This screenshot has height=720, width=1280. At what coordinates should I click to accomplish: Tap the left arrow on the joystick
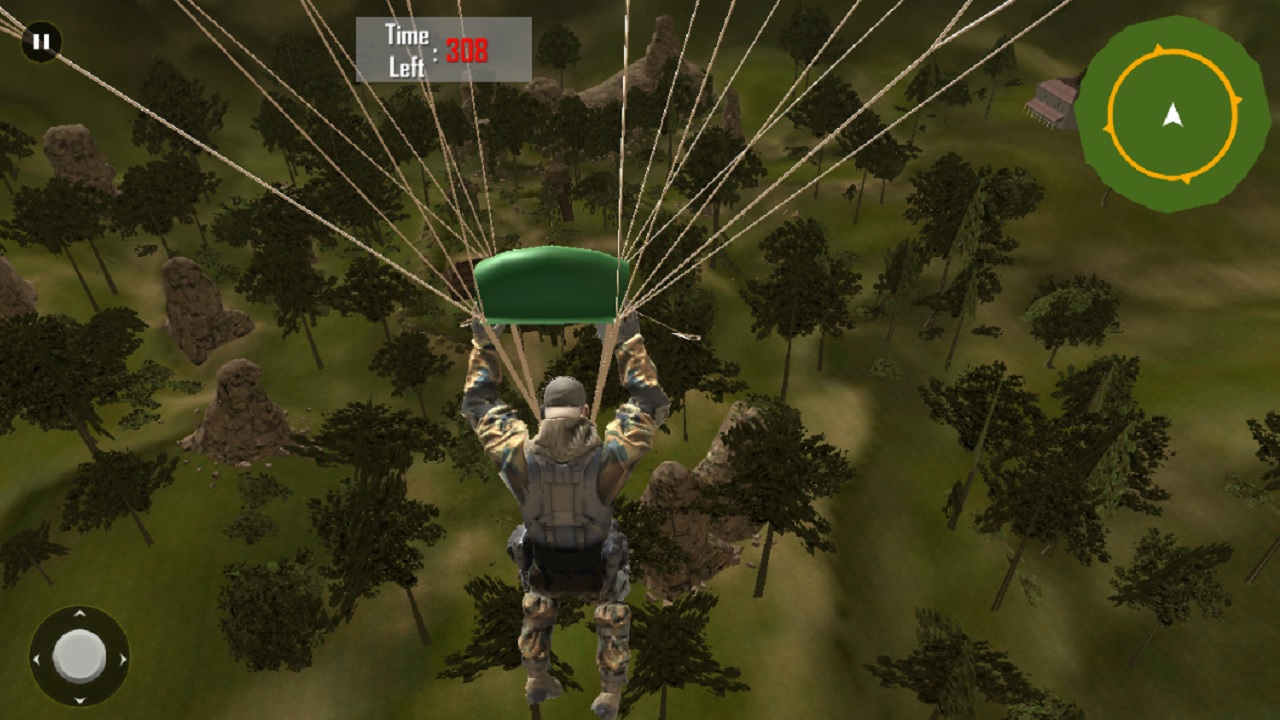[37, 660]
